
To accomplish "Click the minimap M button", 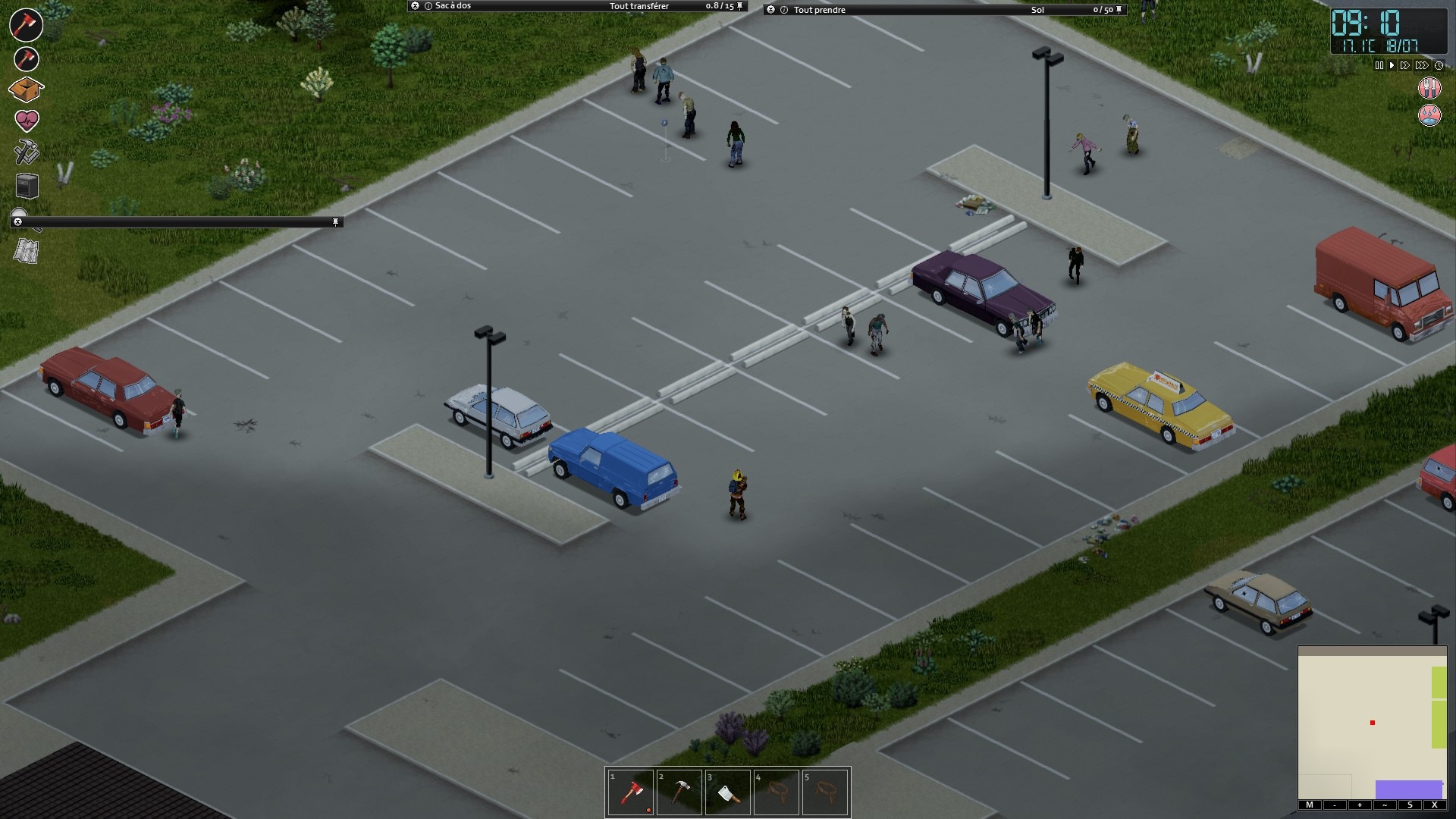I will pos(1310,805).
